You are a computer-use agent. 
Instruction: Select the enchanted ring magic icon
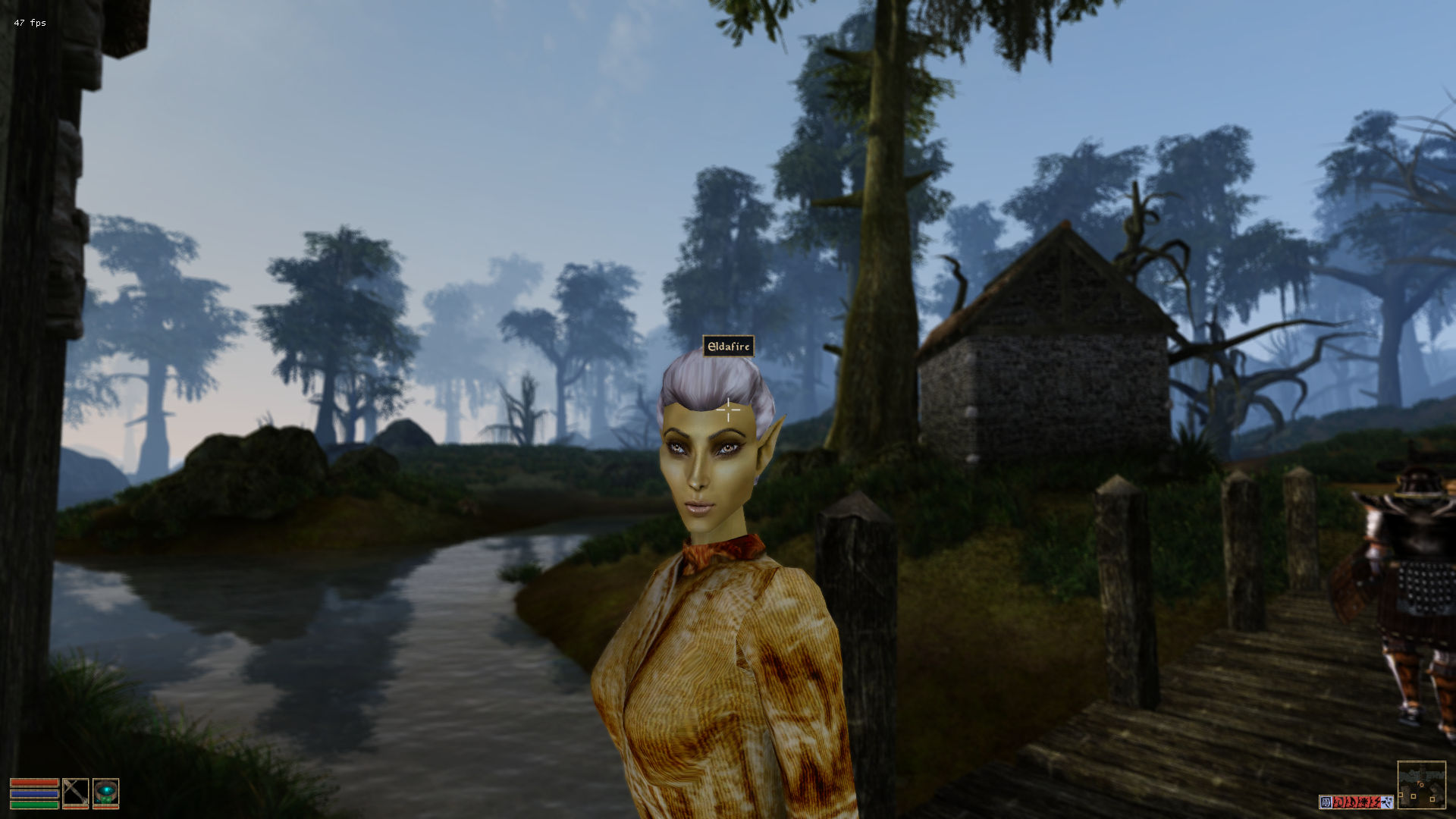click(105, 792)
